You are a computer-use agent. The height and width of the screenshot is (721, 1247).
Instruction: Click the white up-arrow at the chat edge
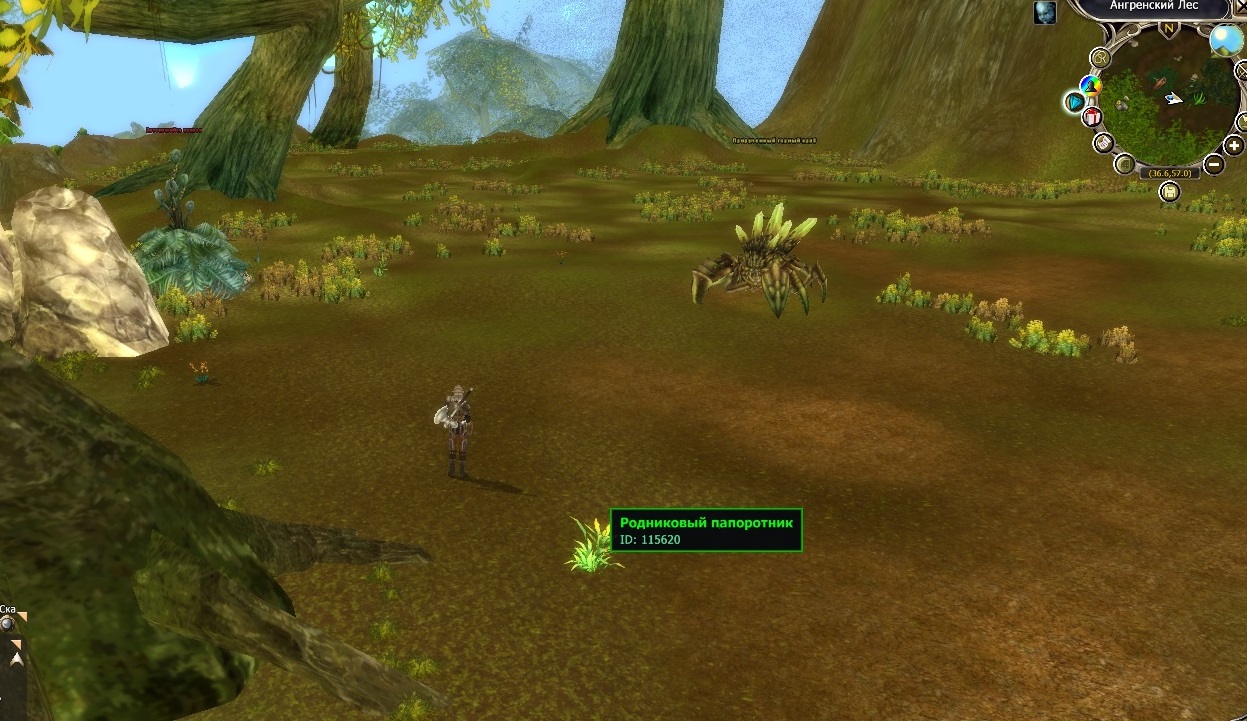[x=15, y=659]
